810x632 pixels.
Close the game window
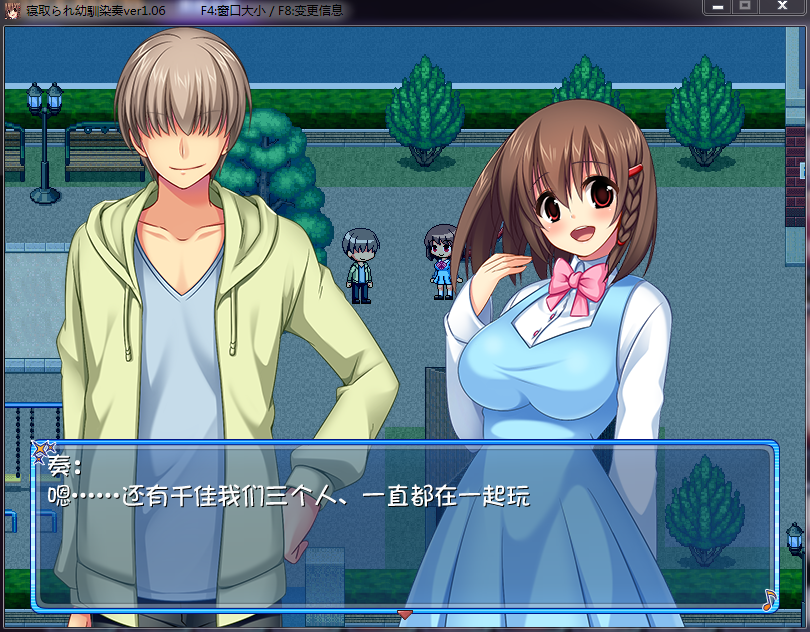783,7
